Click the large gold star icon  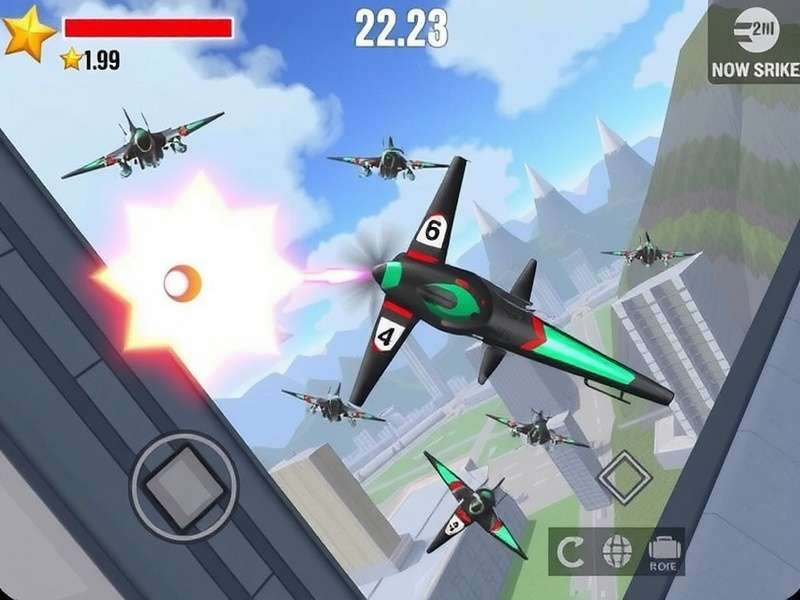coord(27,33)
